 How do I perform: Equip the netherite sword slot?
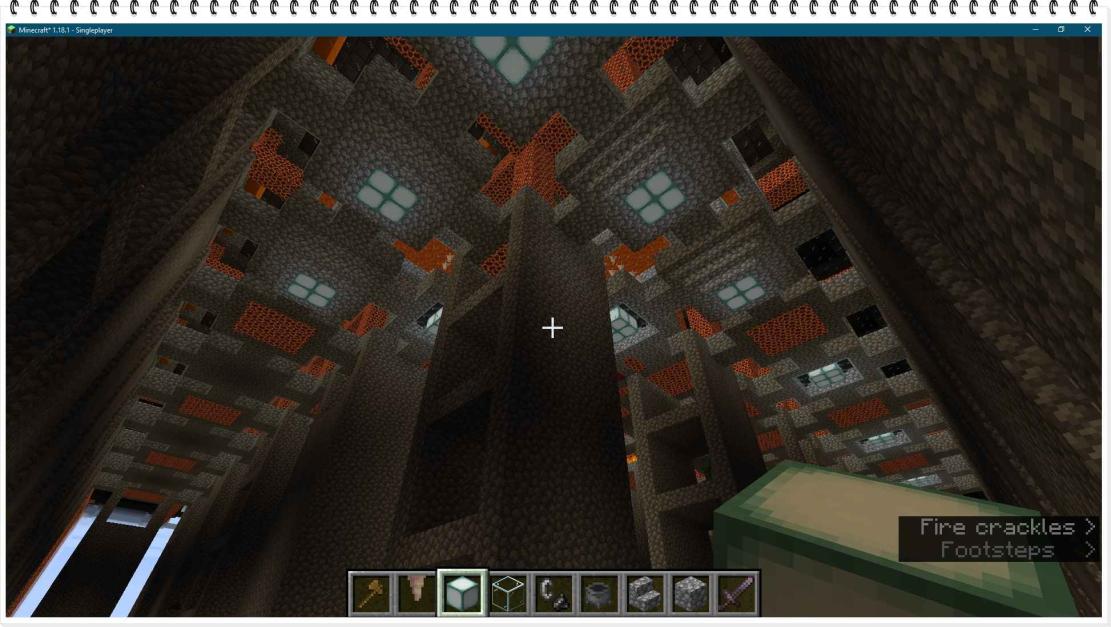point(735,594)
